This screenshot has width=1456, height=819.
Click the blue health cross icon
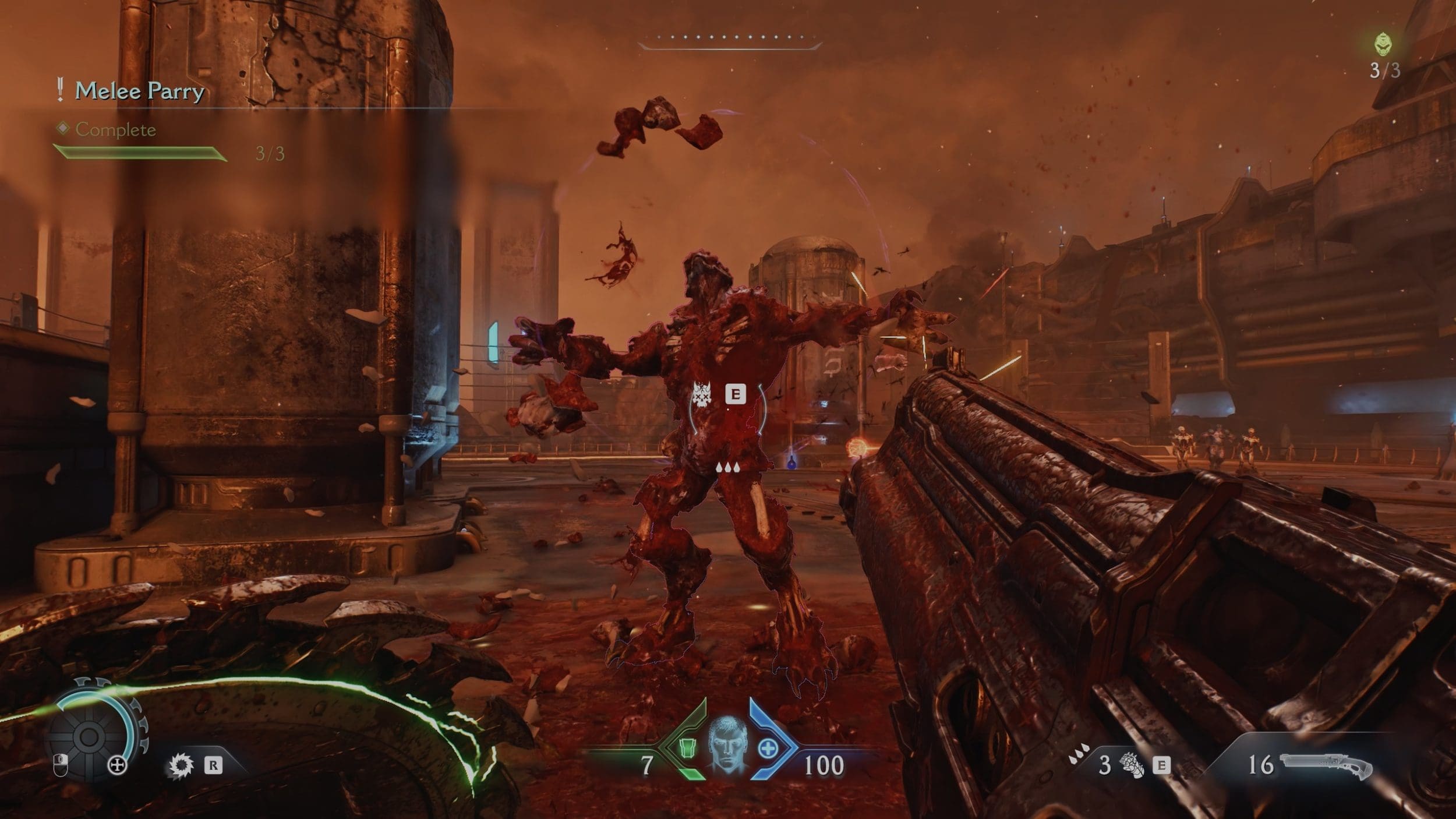coord(768,749)
